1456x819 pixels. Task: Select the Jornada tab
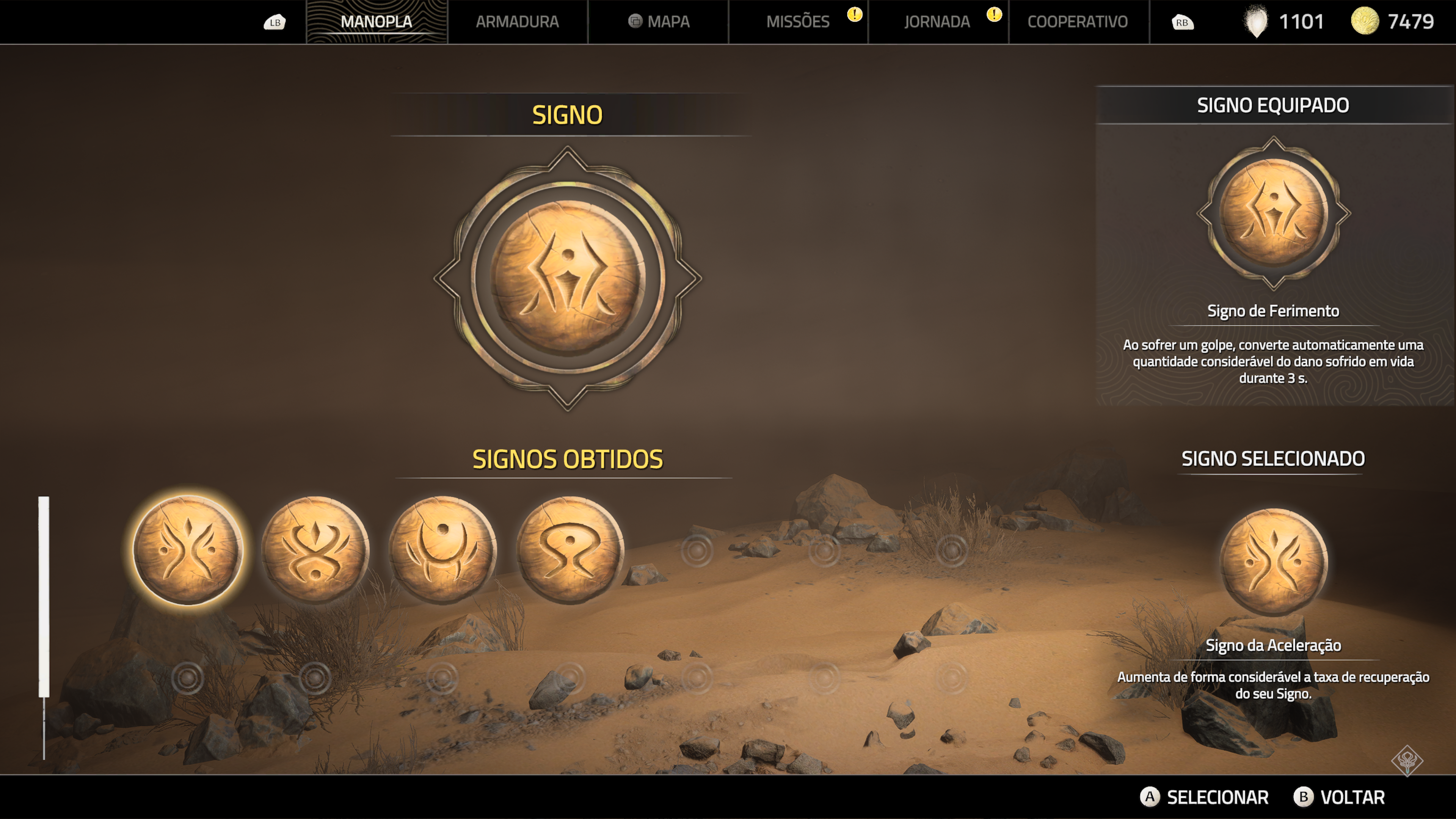937,22
